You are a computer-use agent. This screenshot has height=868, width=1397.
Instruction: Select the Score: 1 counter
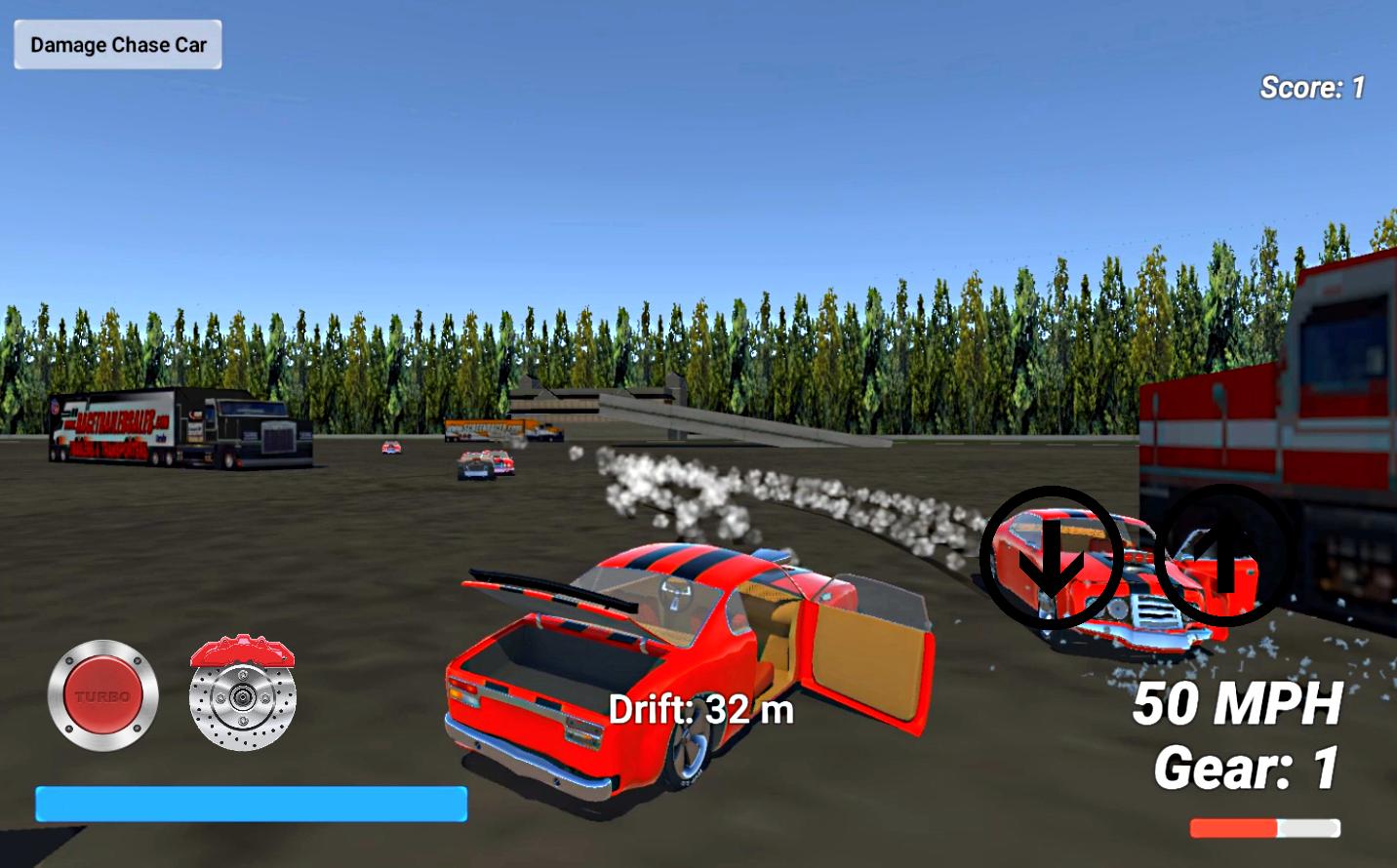tap(1312, 87)
